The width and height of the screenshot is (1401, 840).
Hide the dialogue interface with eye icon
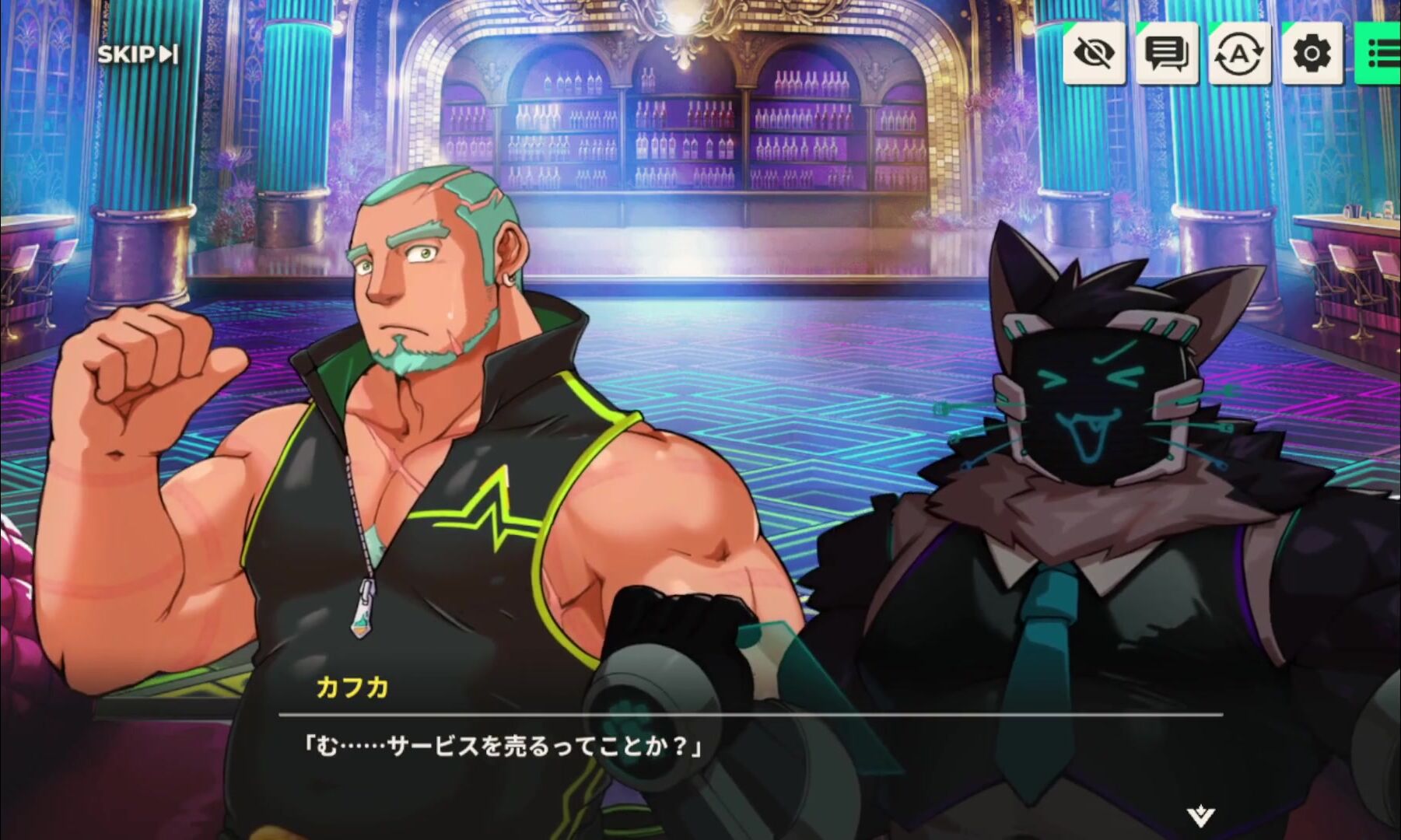tap(1094, 53)
